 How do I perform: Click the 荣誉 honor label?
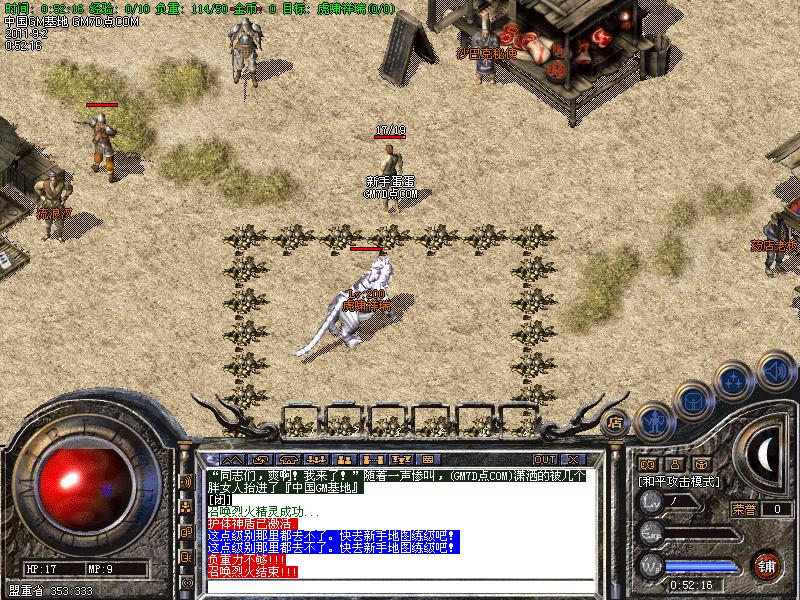pyautogui.click(x=743, y=509)
